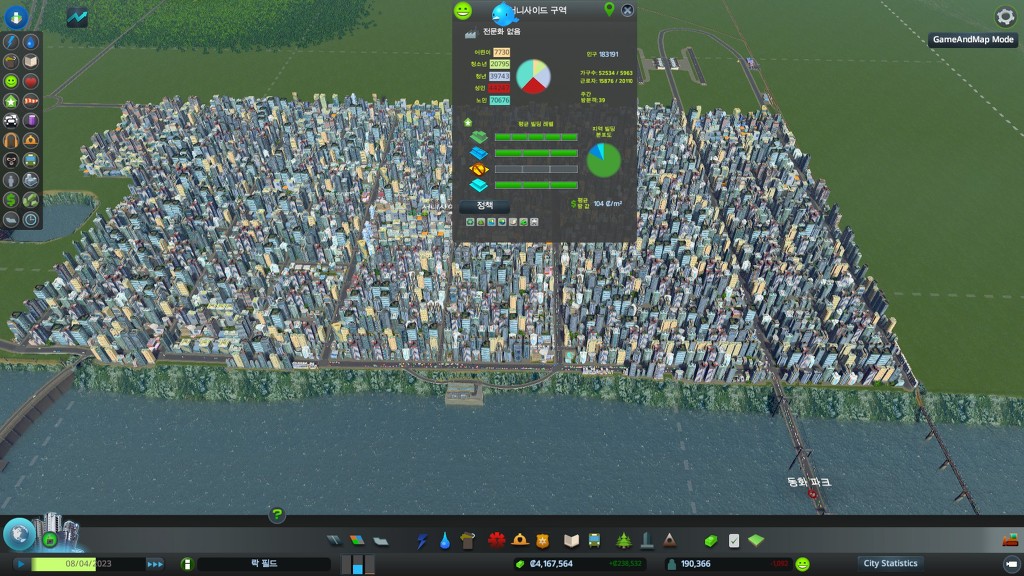Select the electricity info view
This screenshot has width=1024, height=576.
coord(11,43)
